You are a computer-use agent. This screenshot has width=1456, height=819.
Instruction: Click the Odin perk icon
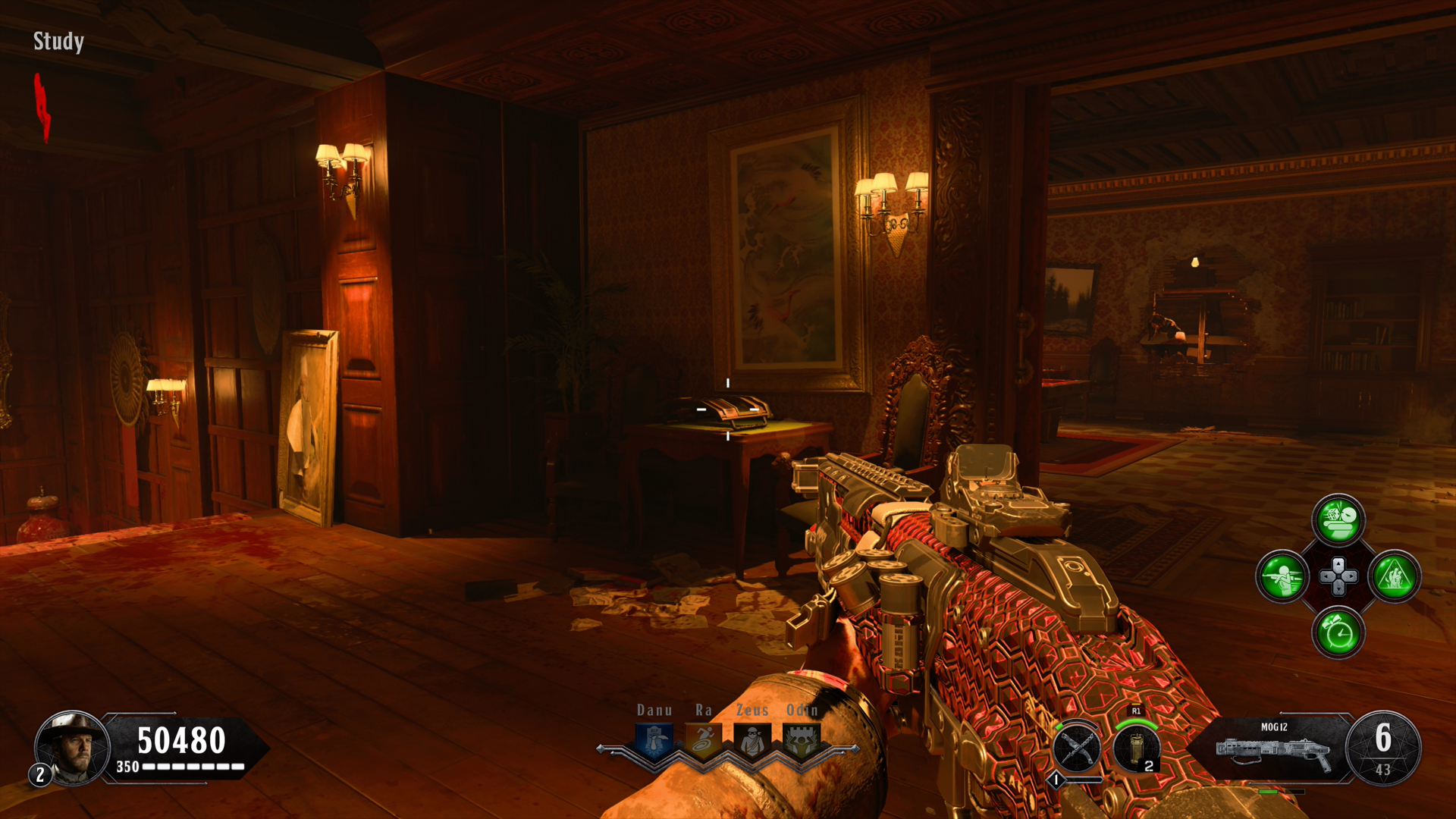point(802,740)
